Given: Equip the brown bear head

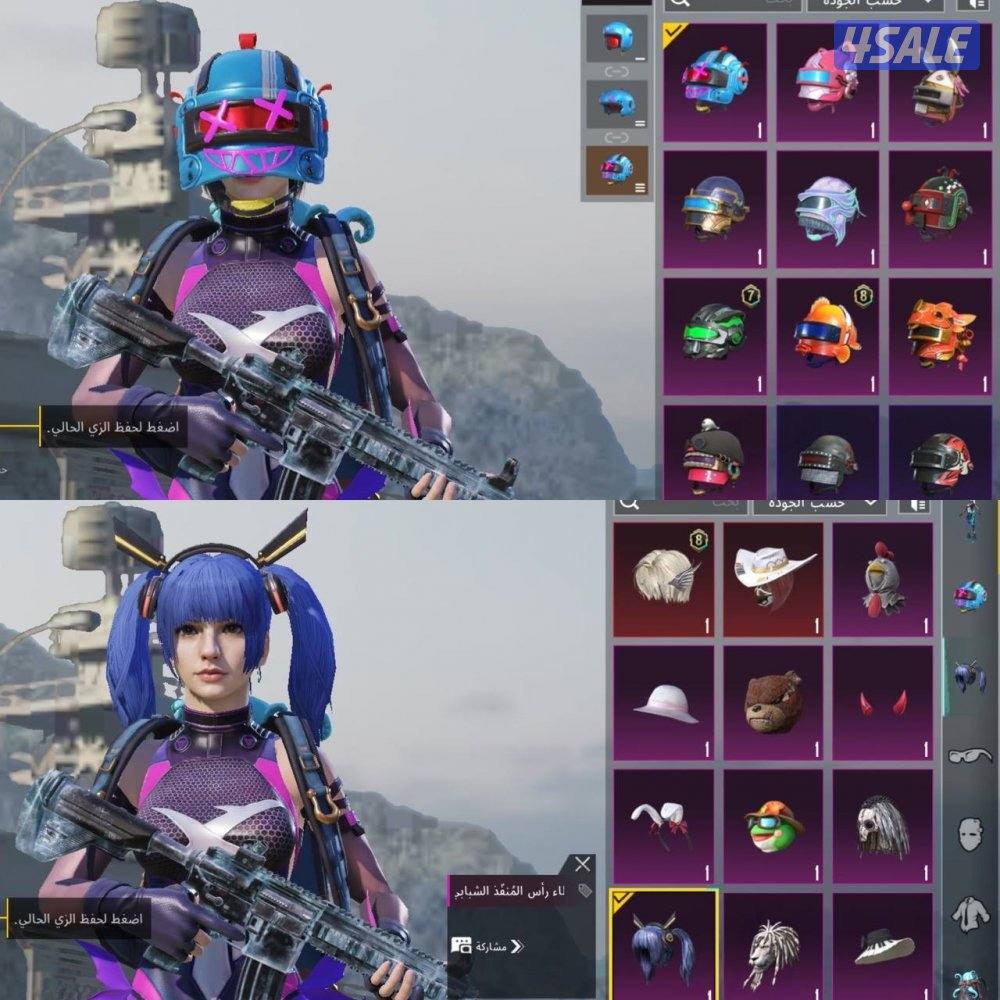Looking at the screenshot, I should tap(773, 703).
